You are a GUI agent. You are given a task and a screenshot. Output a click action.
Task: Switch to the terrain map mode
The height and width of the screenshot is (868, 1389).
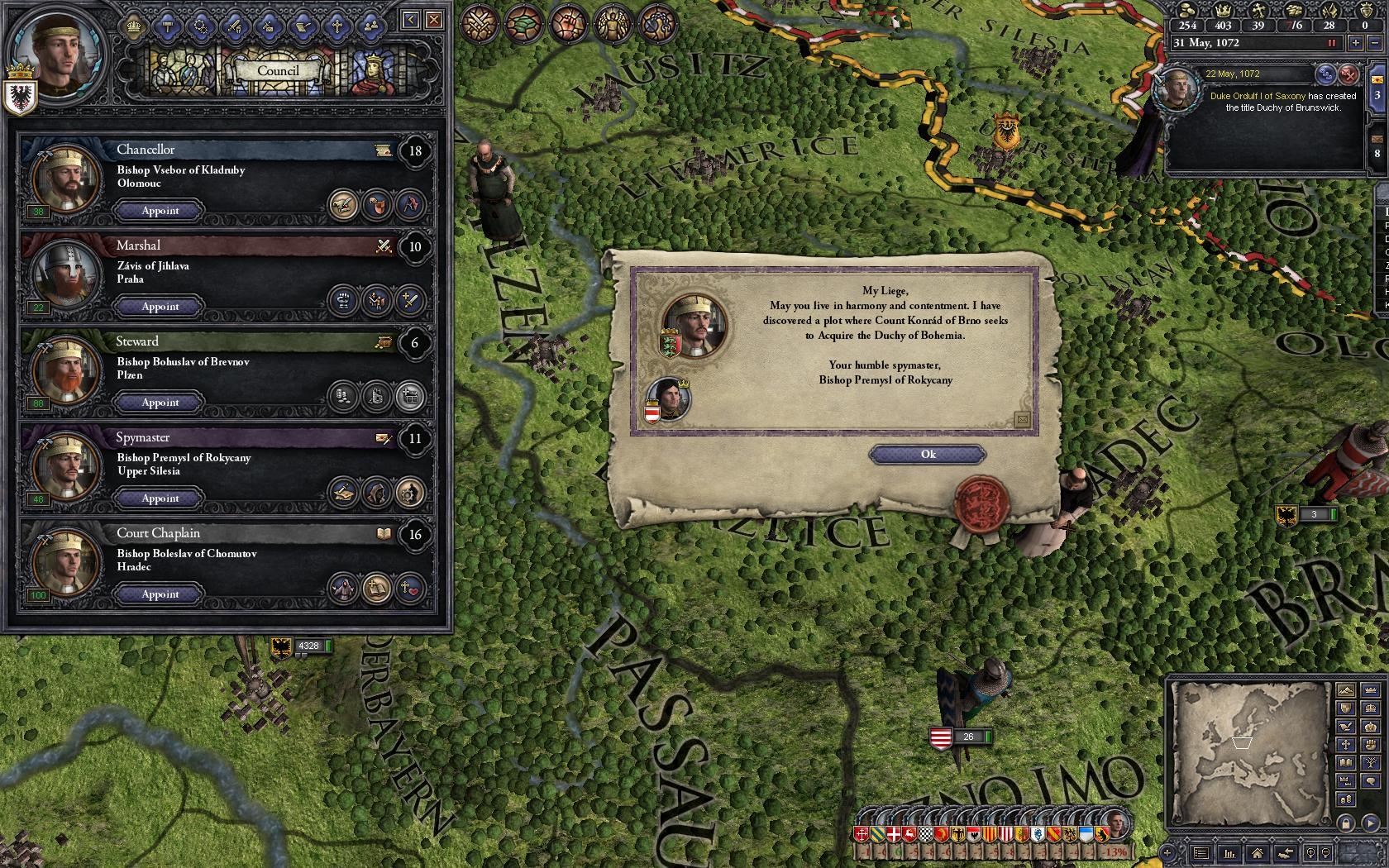(x=1346, y=691)
